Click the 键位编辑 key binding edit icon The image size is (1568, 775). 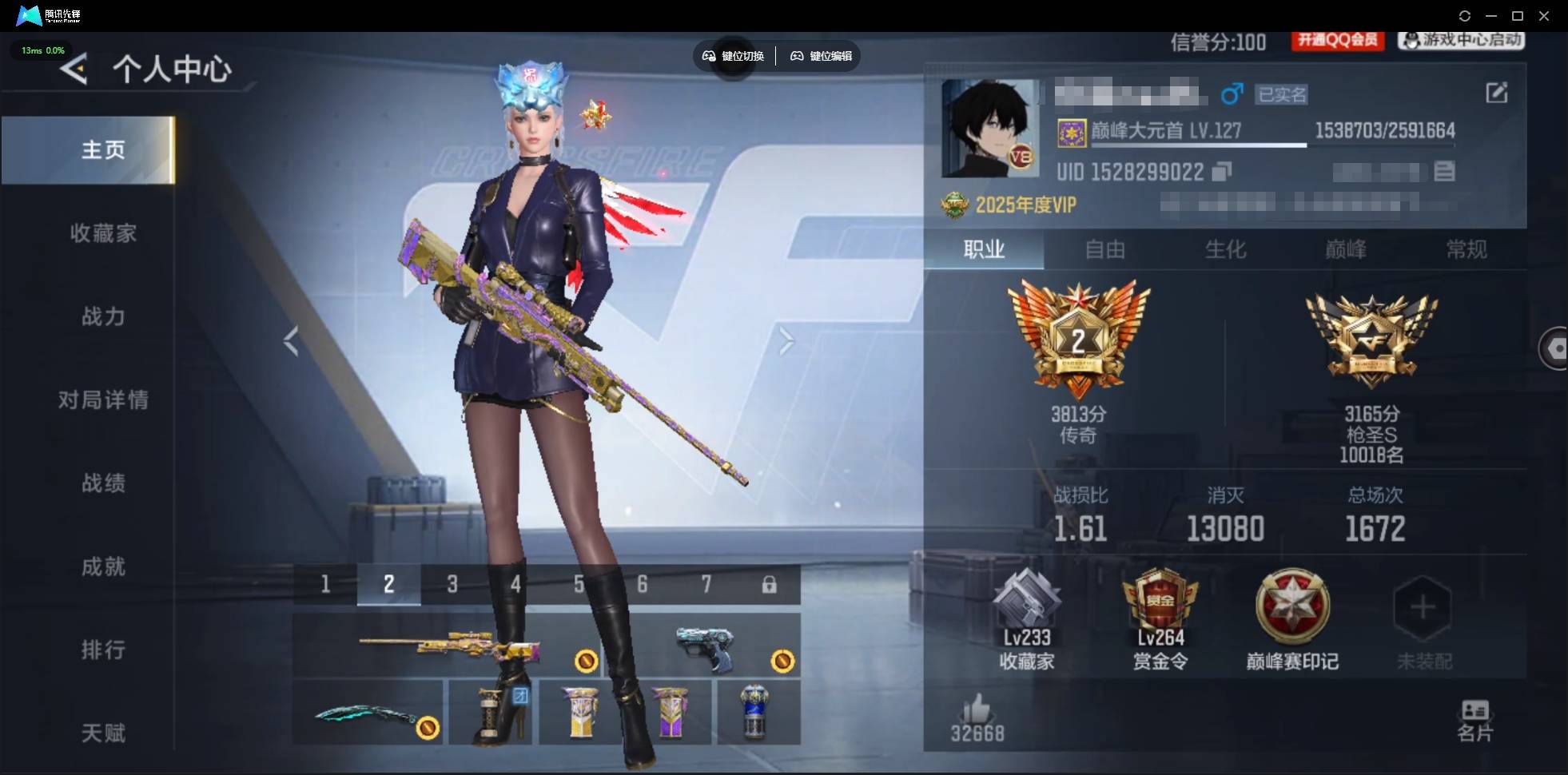(820, 56)
